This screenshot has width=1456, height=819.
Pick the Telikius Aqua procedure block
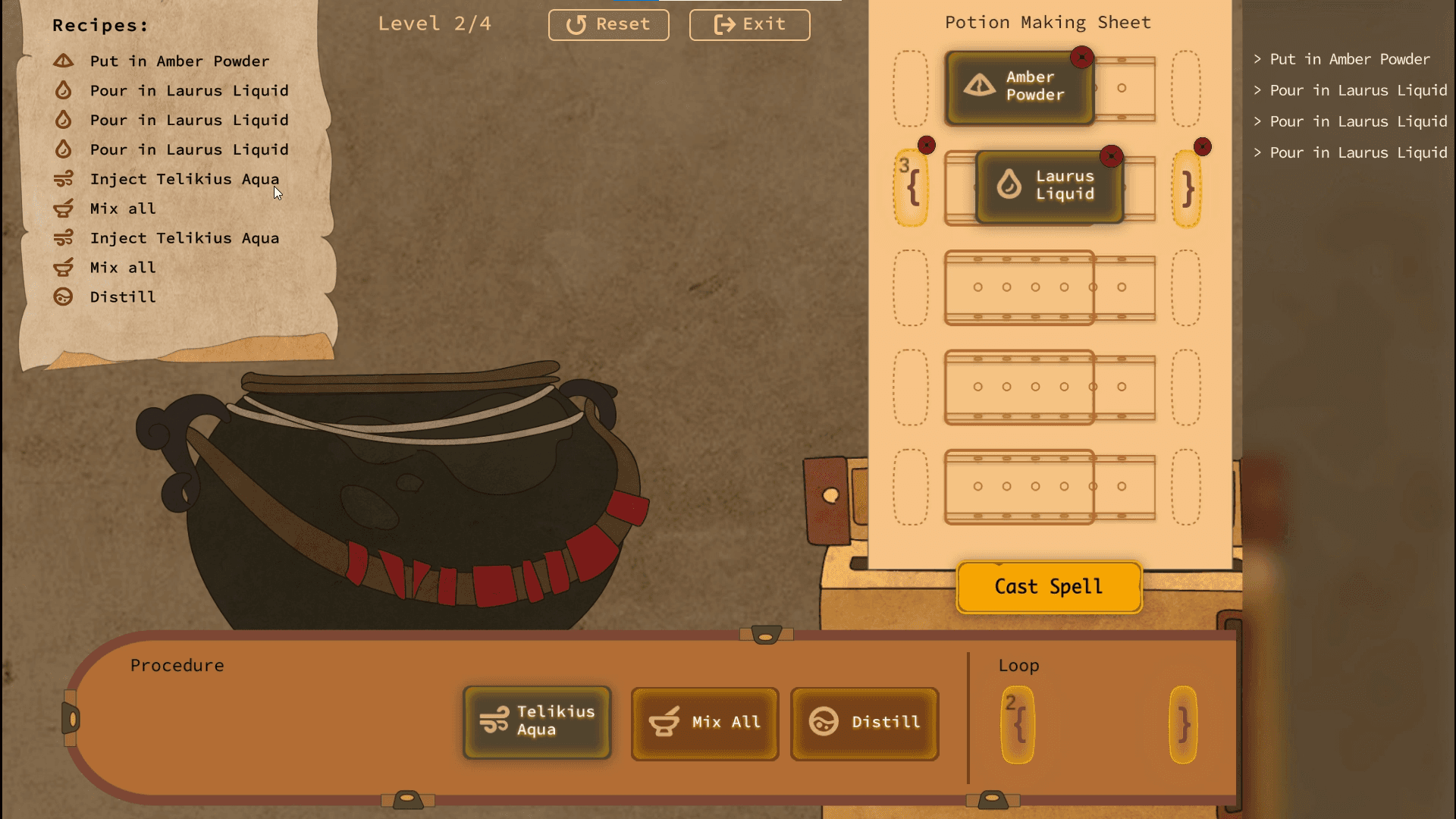click(537, 722)
